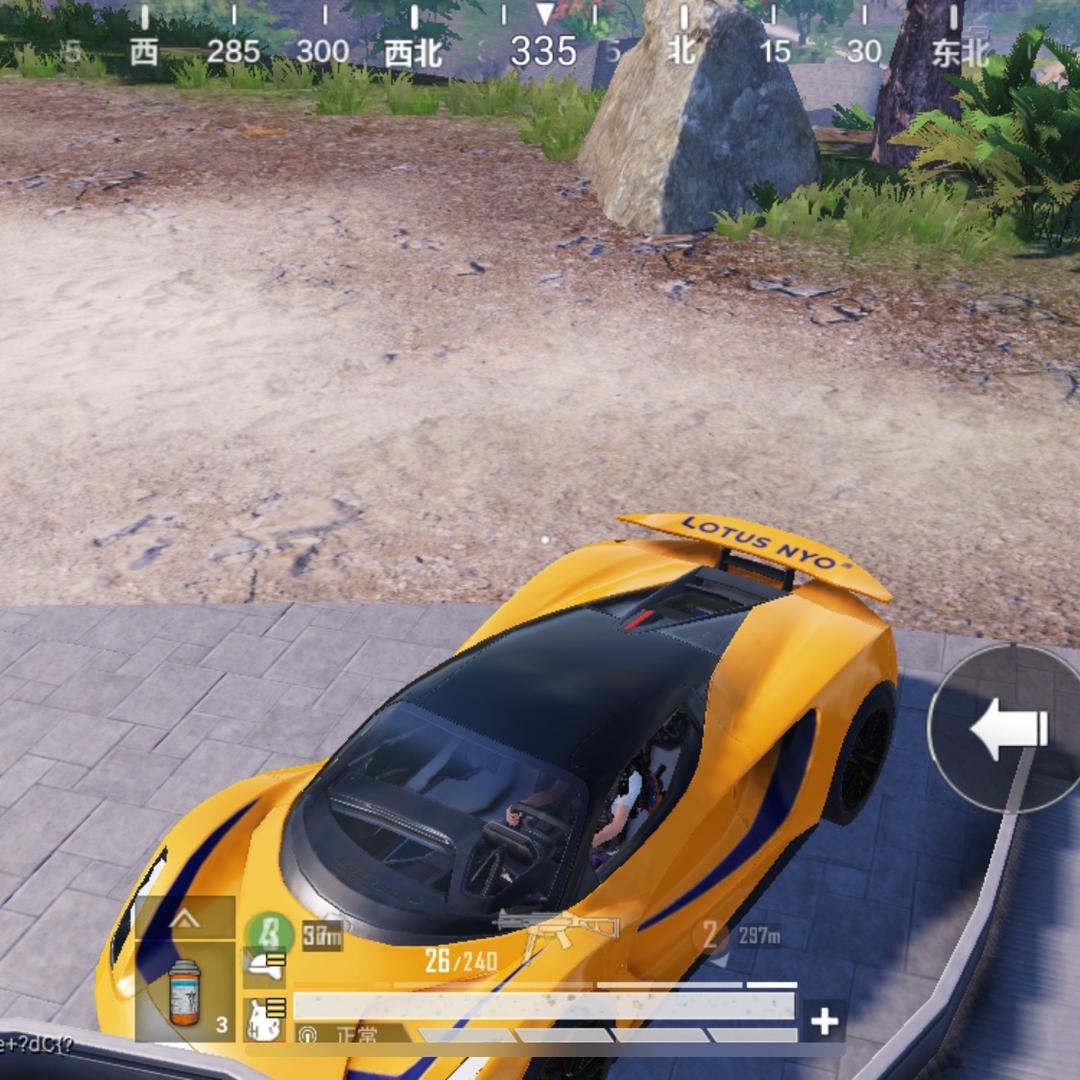Tap the numbered 2 teammate distance marker
Screen dimensions: 1080x1080
point(710,936)
